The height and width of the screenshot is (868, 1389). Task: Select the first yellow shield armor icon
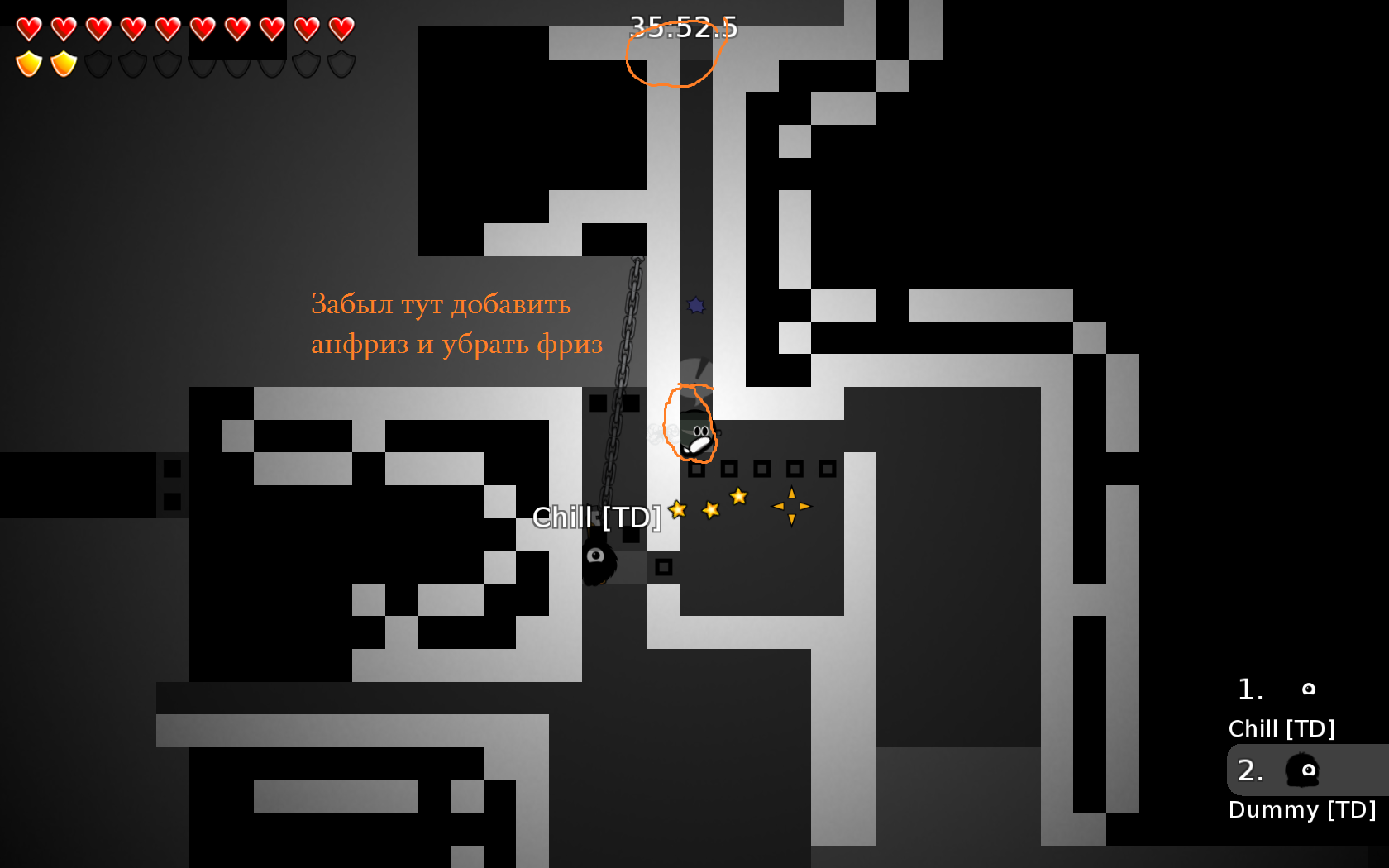point(27,62)
